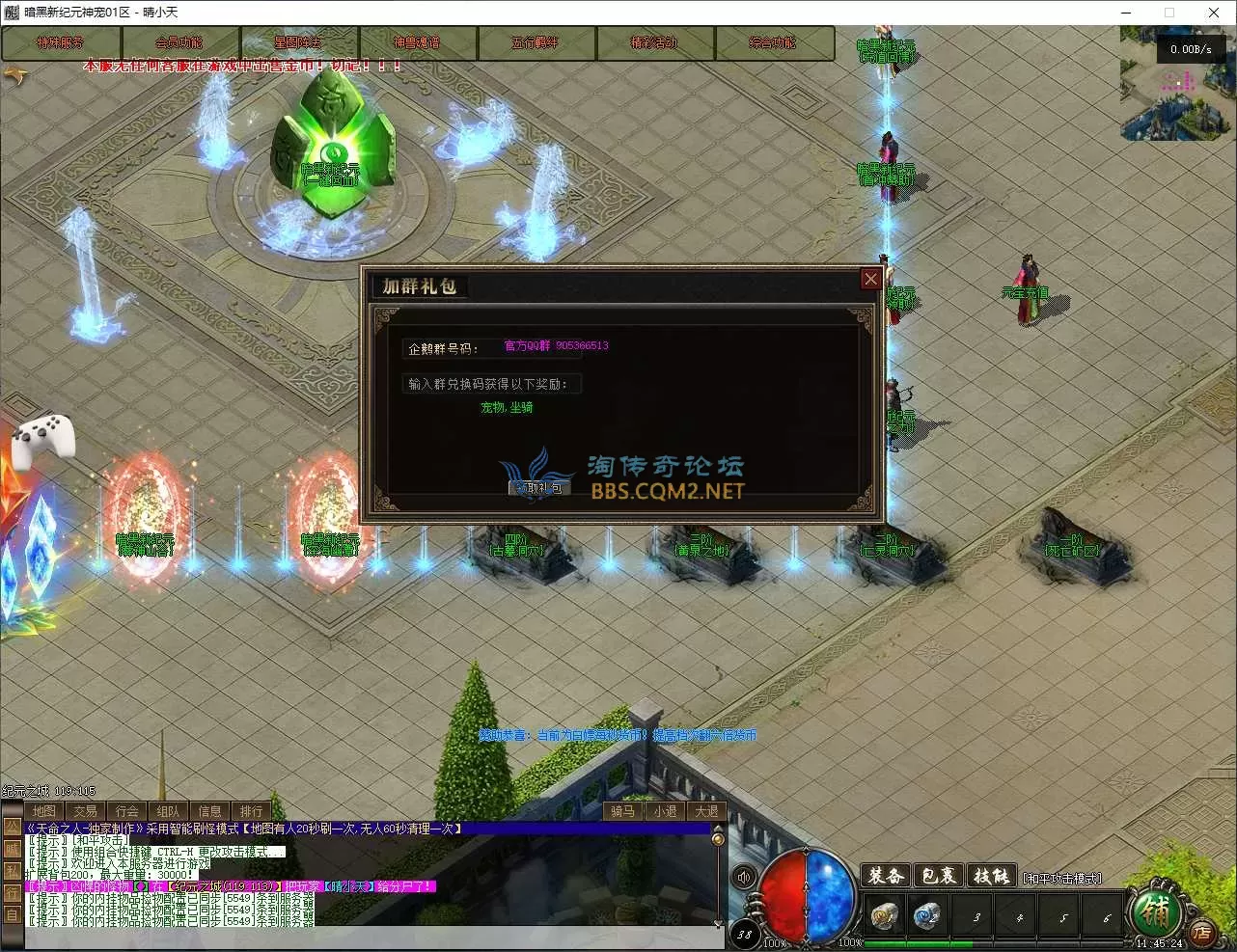This screenshot has width=1237, height=952.
Task: Open the 交易 trade panel
Action: coord(86,811)
